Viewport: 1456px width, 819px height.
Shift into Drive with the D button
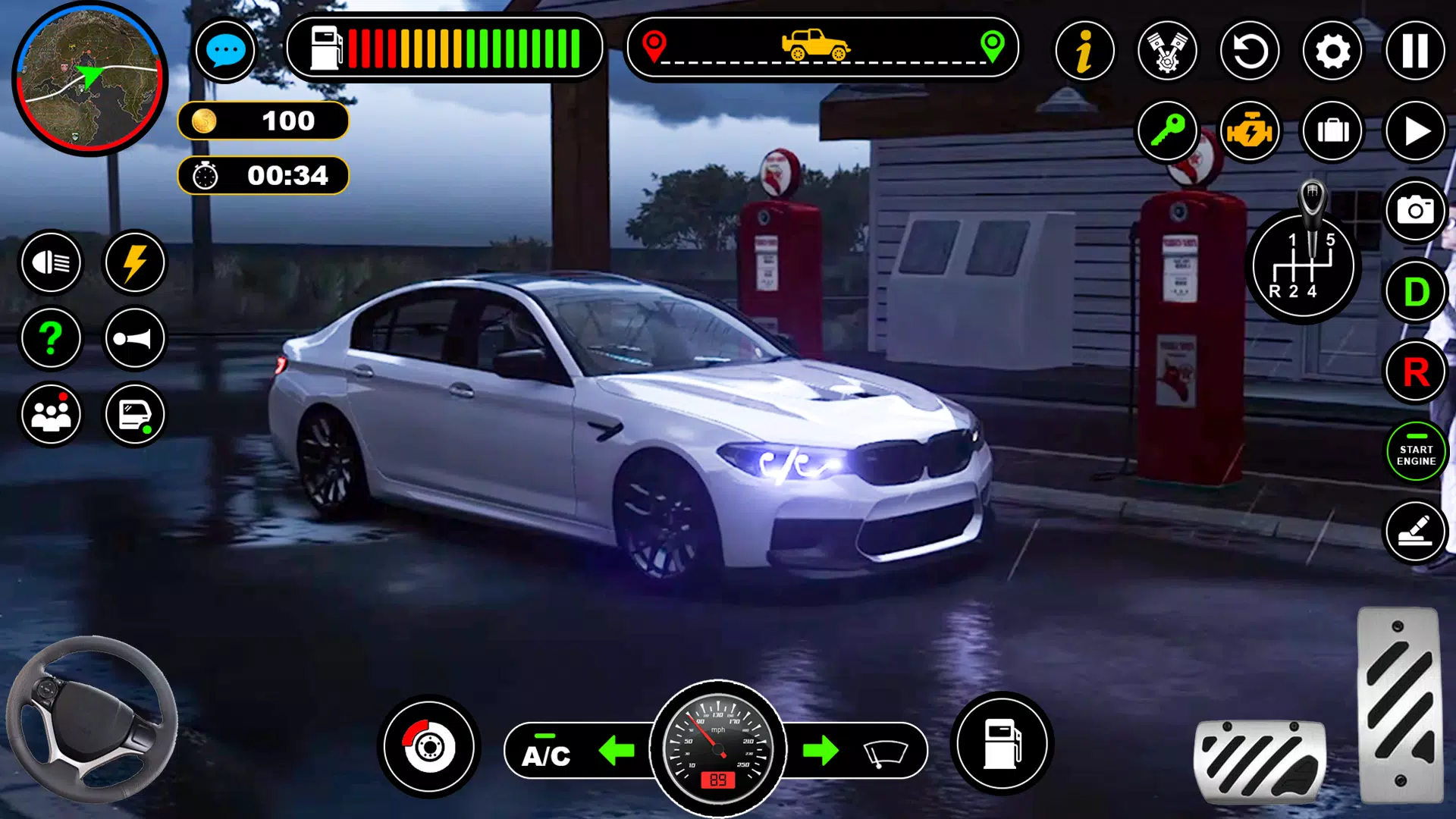pyautogui.click(x=1415, y=291)
